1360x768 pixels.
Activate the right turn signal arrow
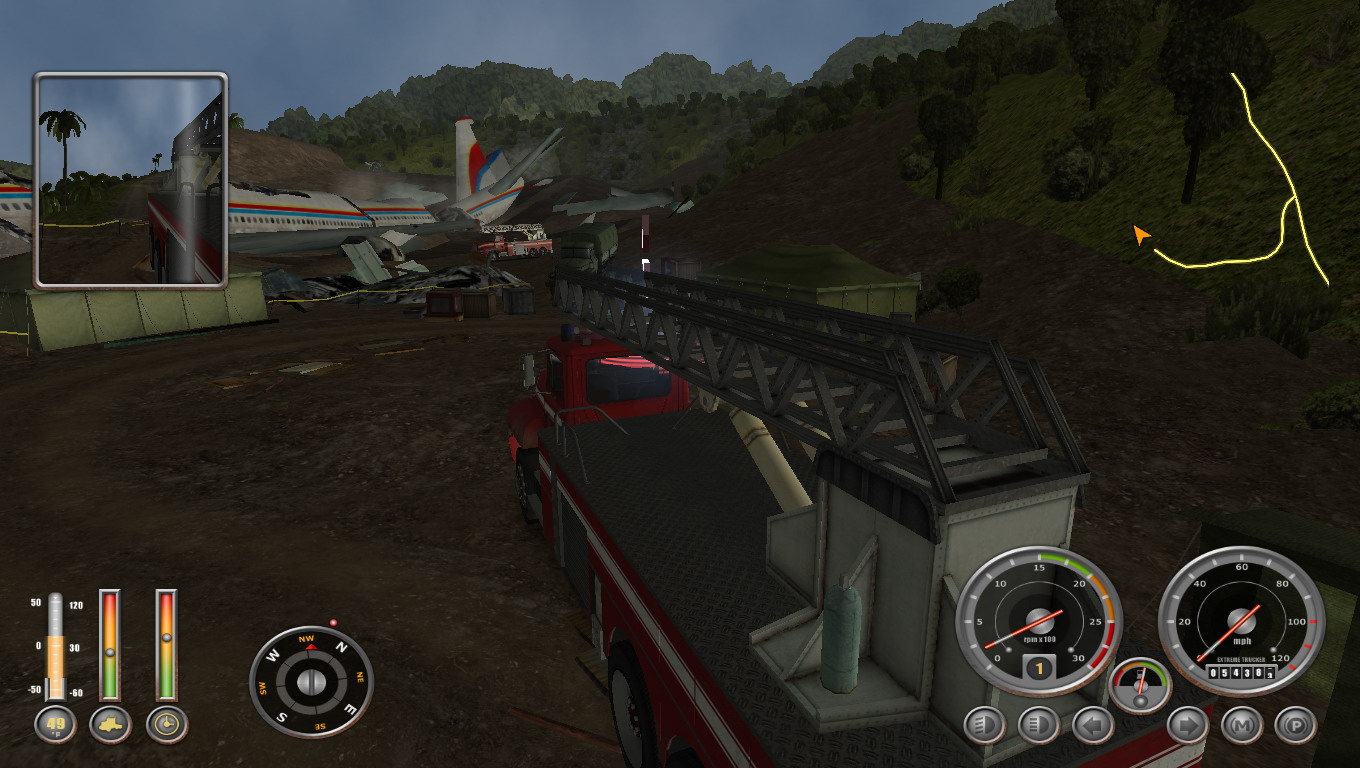pos(1187,725)
